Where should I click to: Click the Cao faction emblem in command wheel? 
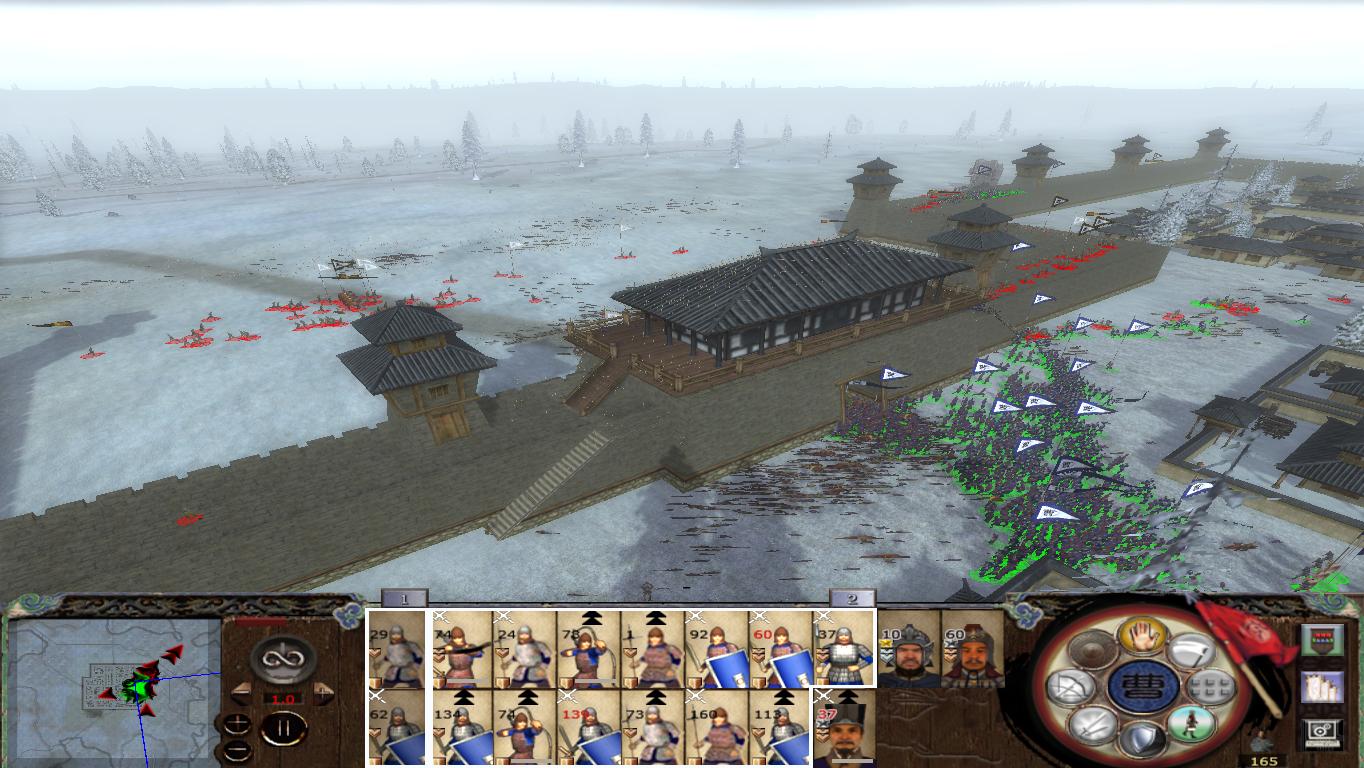pyautogui.click(x=1142, y=684)
